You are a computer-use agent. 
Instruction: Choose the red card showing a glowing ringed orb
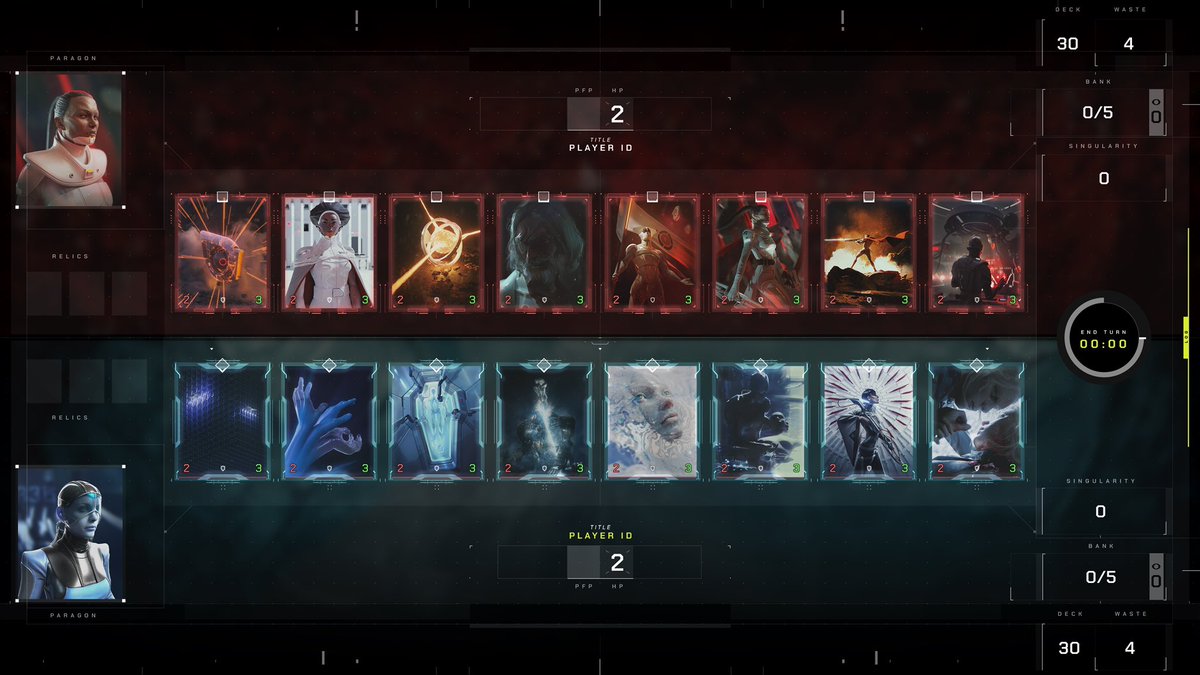[437, 252]
